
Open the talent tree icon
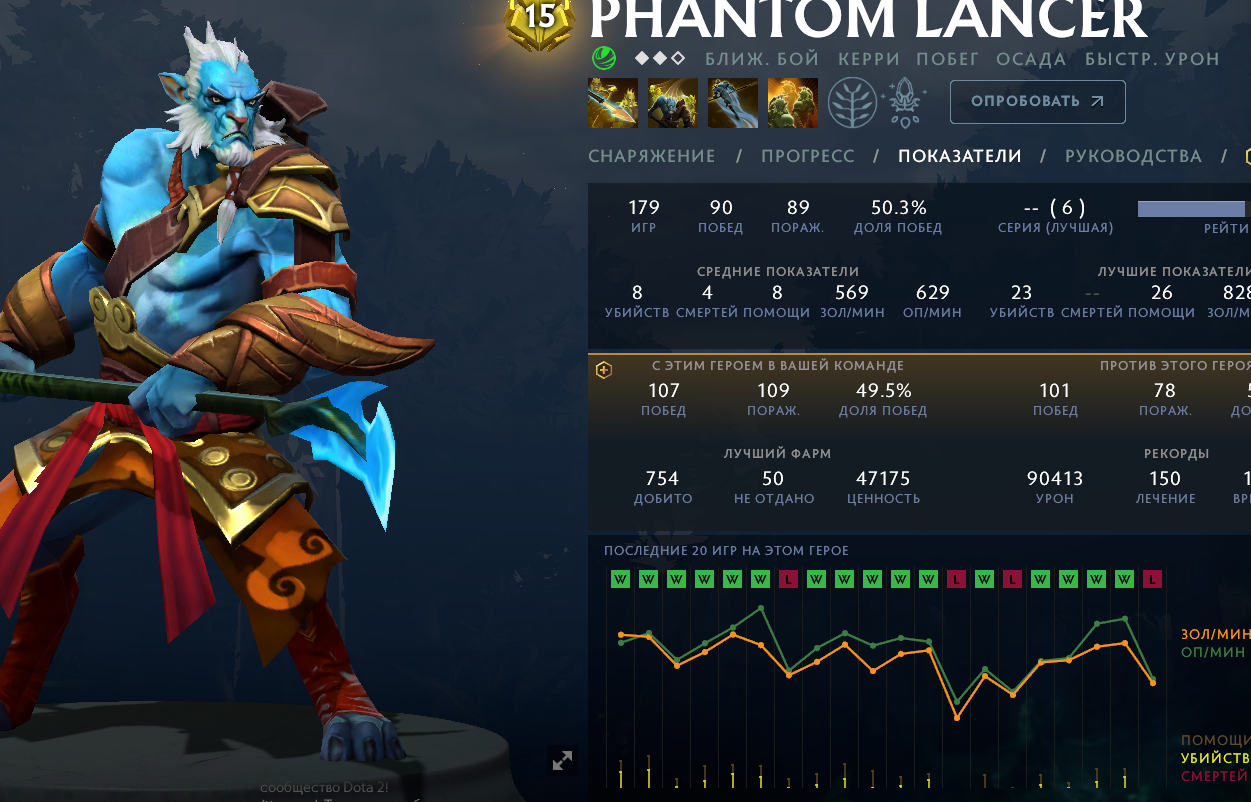(x=852, y=103)
